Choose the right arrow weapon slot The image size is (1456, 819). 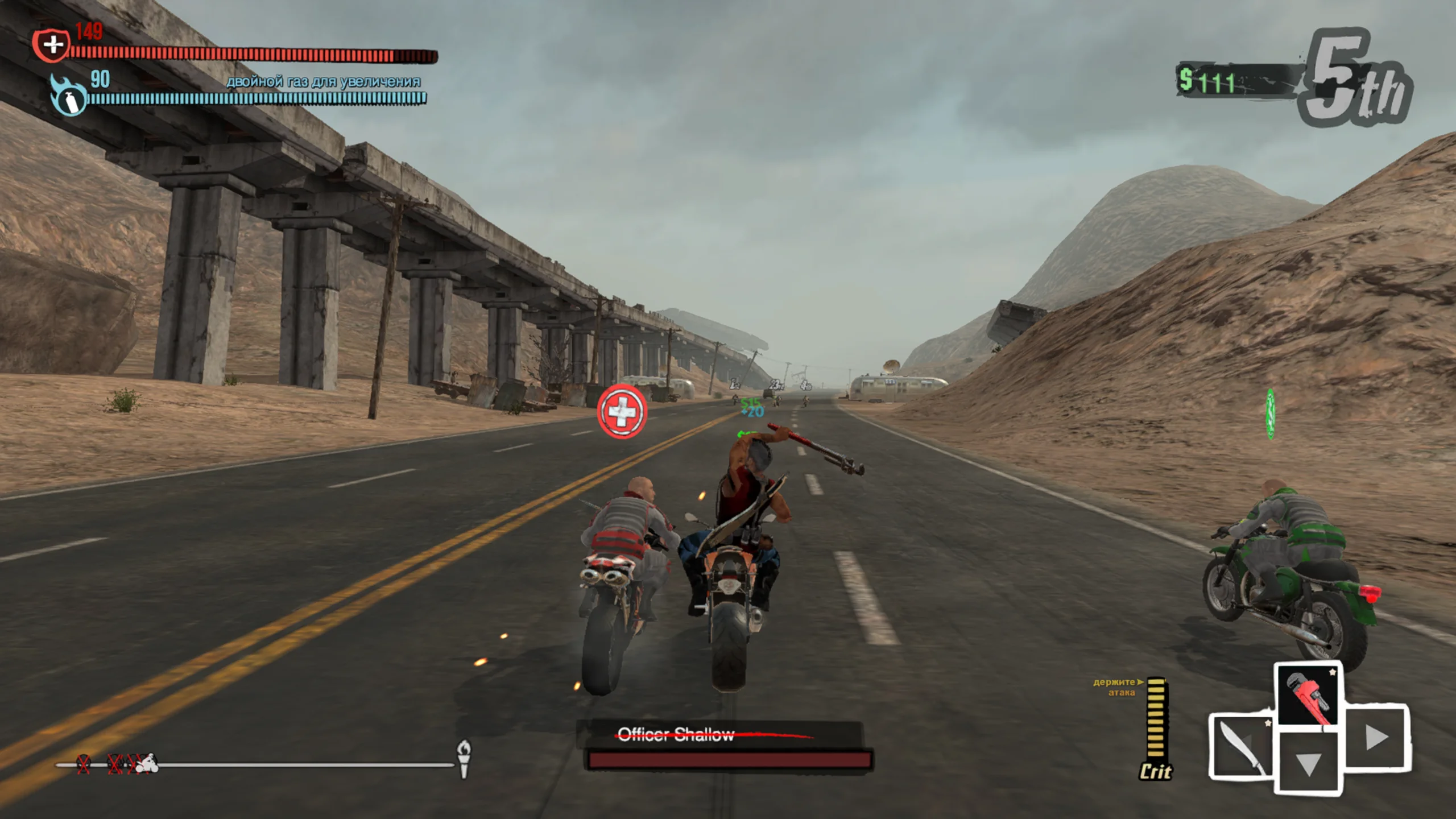(1375, 738)
